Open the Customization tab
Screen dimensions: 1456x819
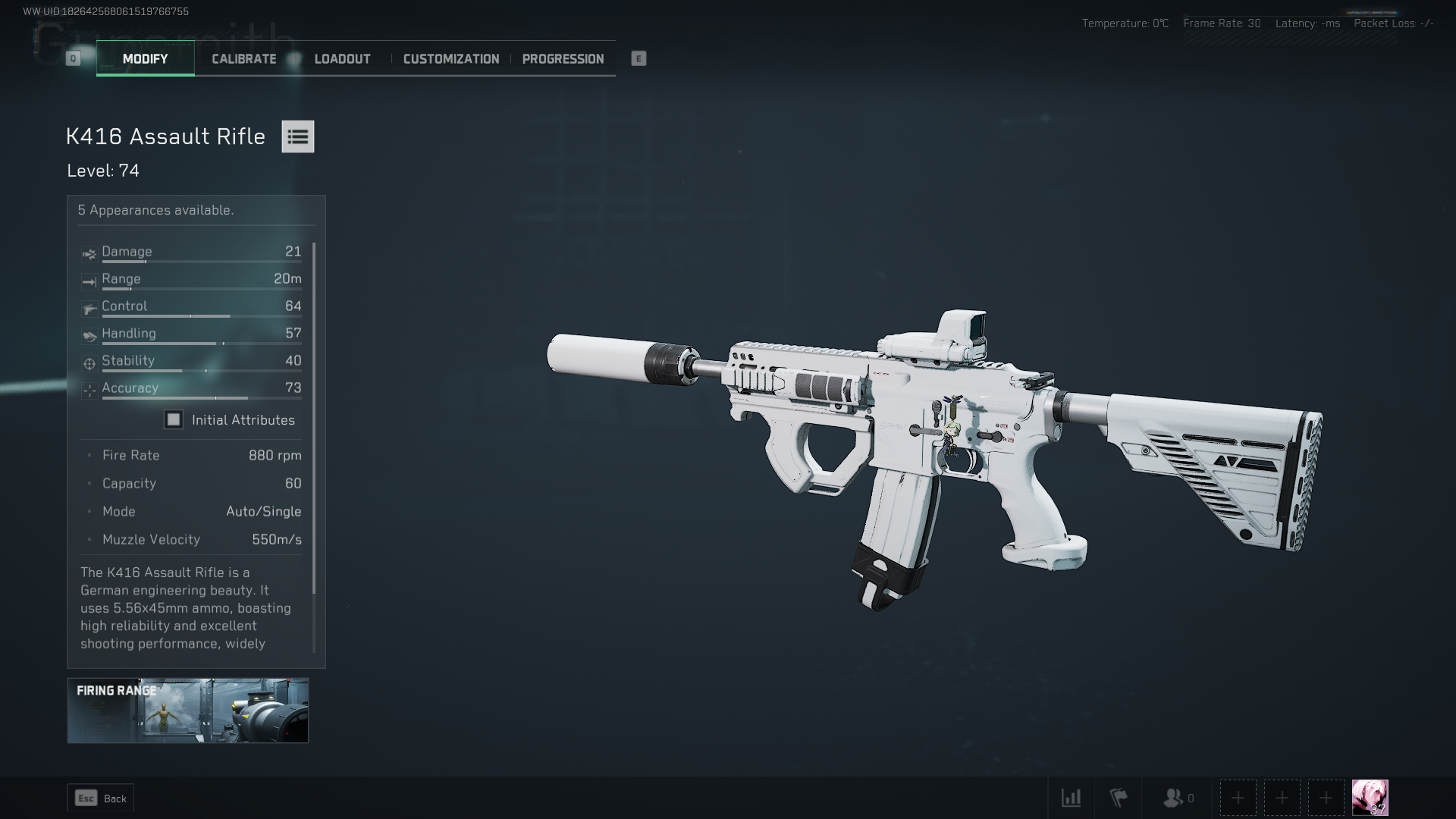click(x=451, y=58)
